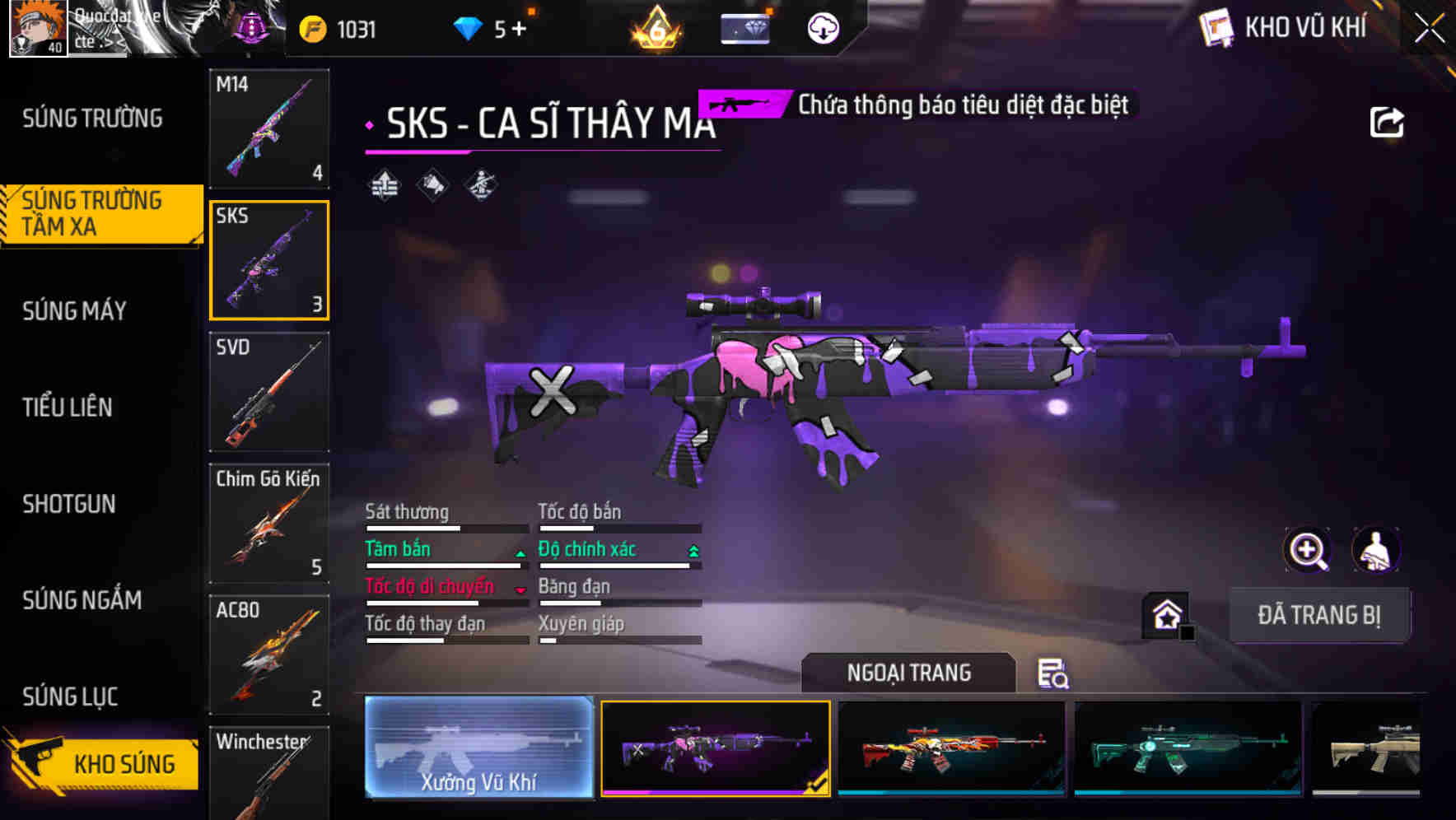Image resolution: width=1456 pixels, height=820 pixels.
Task: Open the level 6 crown badge
Action: [x=655, y=29]
